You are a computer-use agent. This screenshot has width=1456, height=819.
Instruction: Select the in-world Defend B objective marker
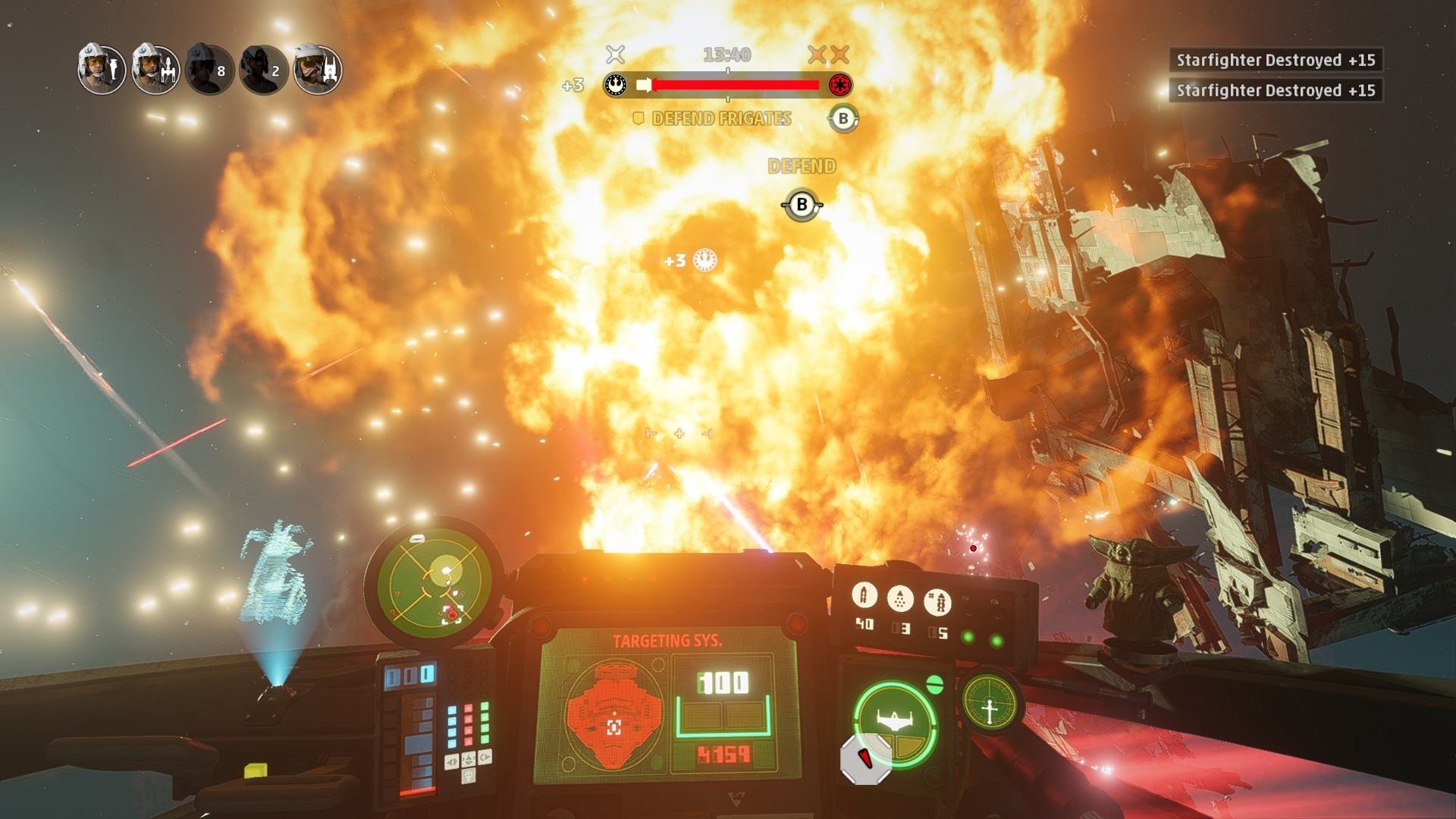802,205
